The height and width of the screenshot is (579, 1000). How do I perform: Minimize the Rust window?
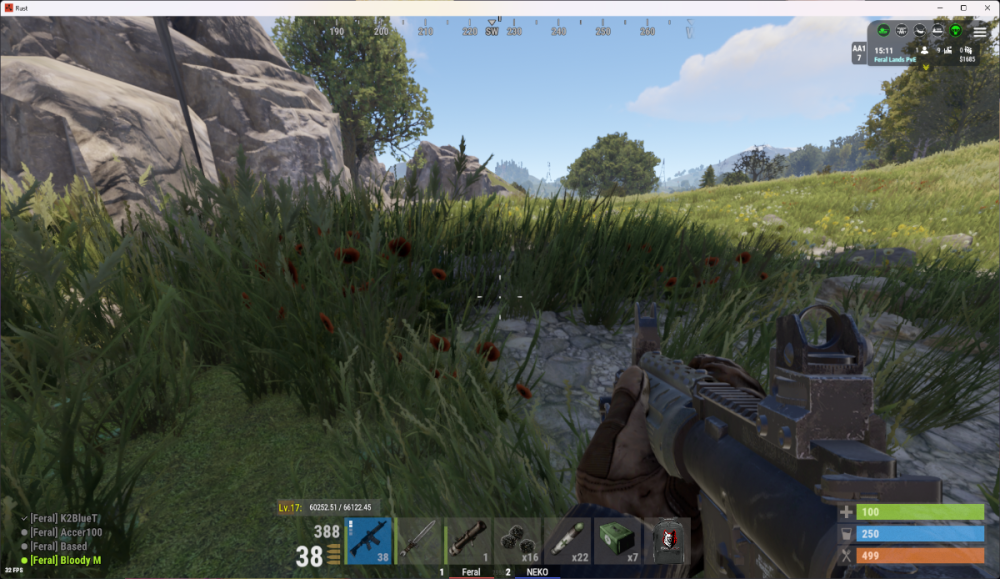[940, 8]
